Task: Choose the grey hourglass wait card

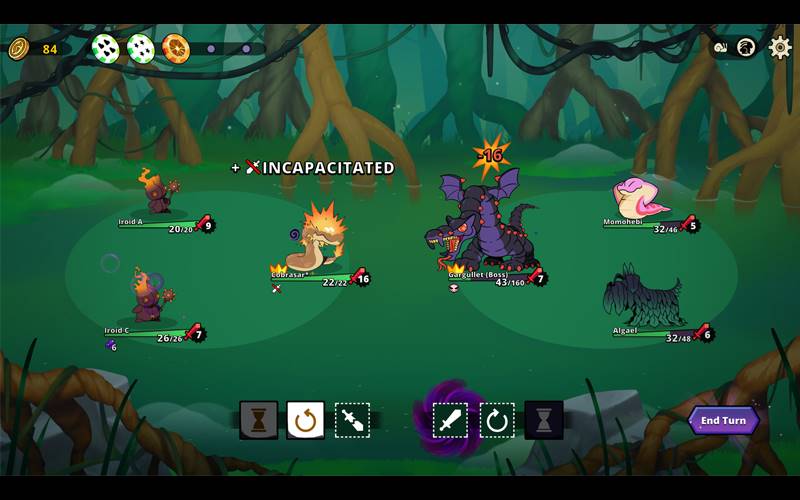Action: pyautogui.click(x=259, y=420)
